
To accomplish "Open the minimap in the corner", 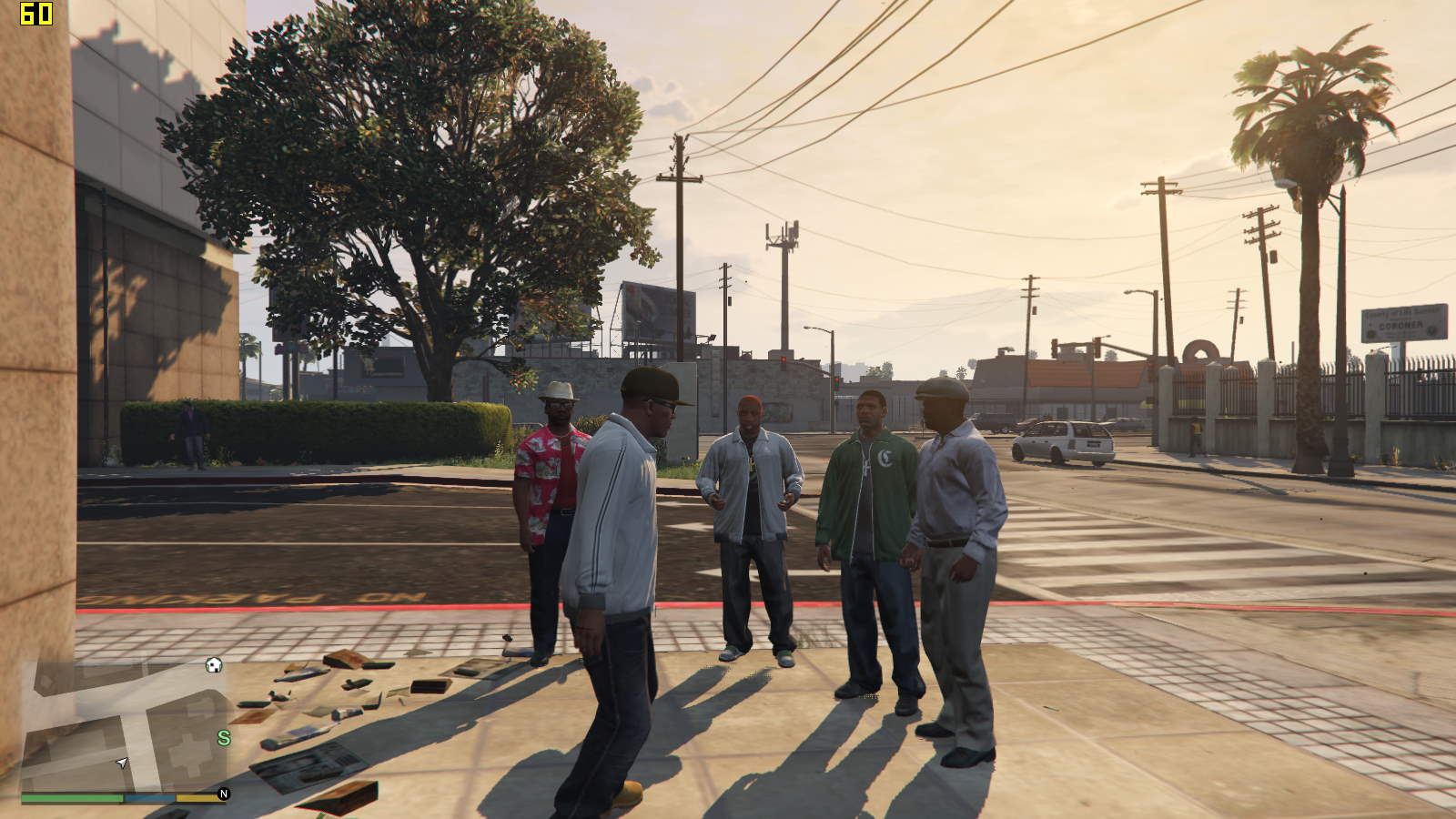I will click(x=123, y=725).
